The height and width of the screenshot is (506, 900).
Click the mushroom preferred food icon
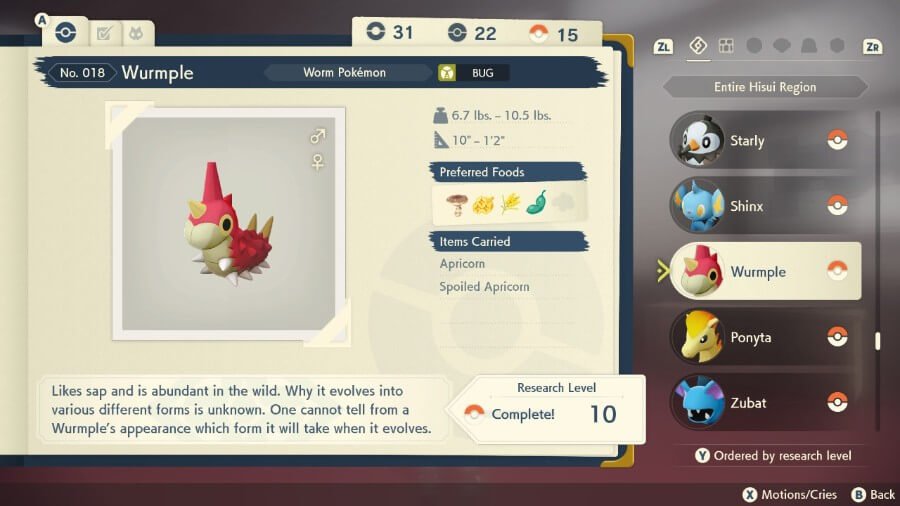(458, 203)
